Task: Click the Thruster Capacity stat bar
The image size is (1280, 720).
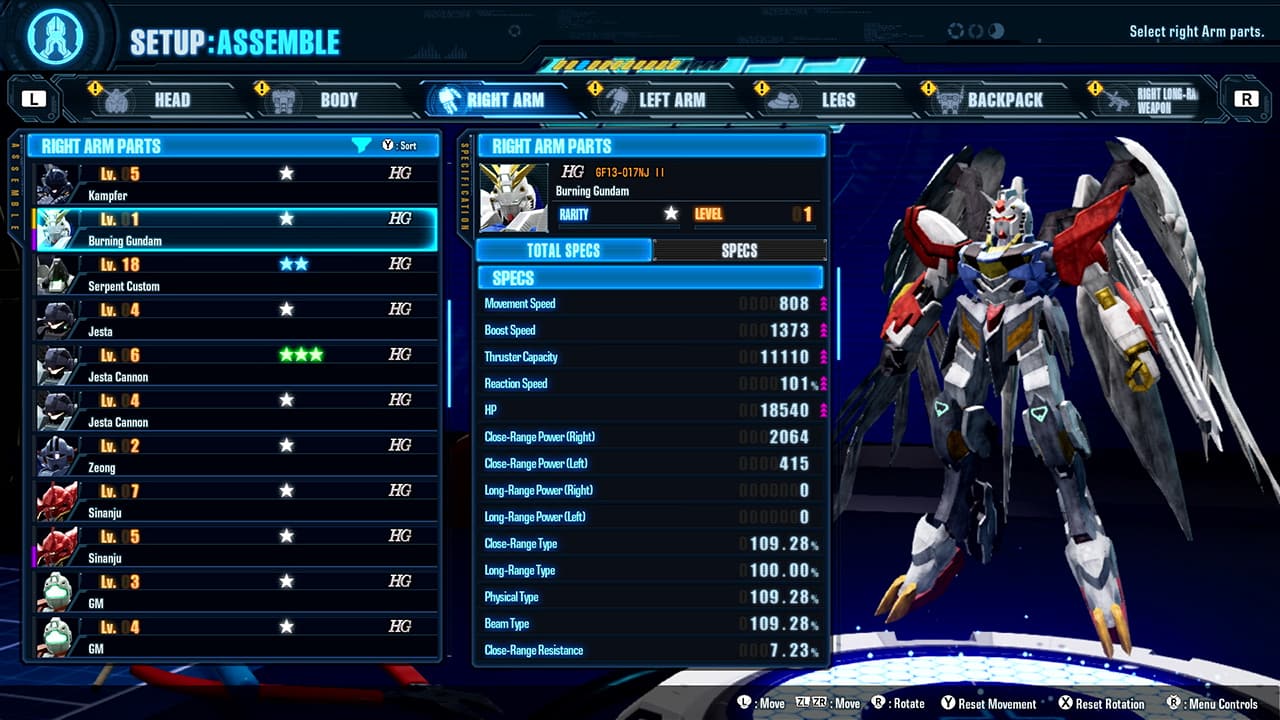Action: [x=650, y=356]
